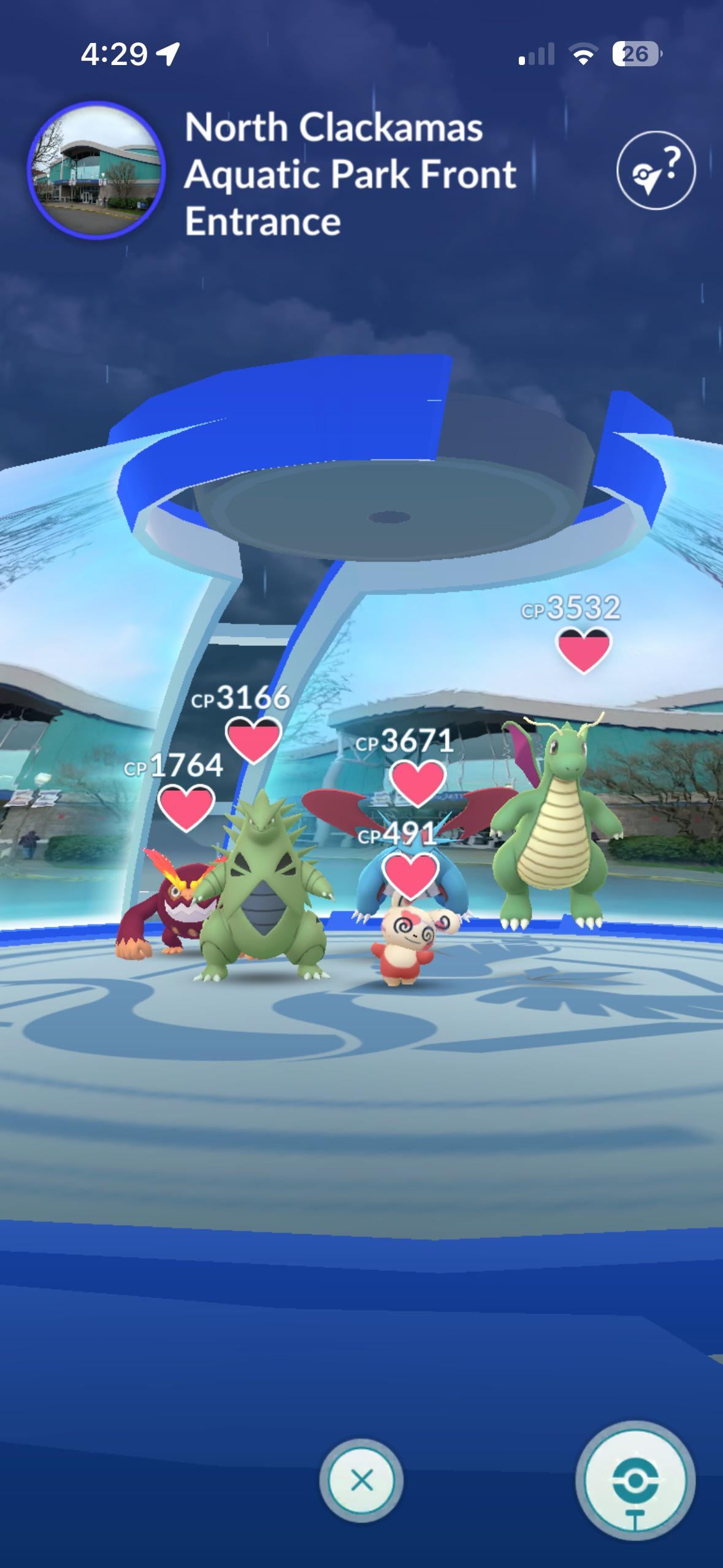Close the gym view with the X button
The height and width of the screenshot is (1568, 723).
point(361,1480)
